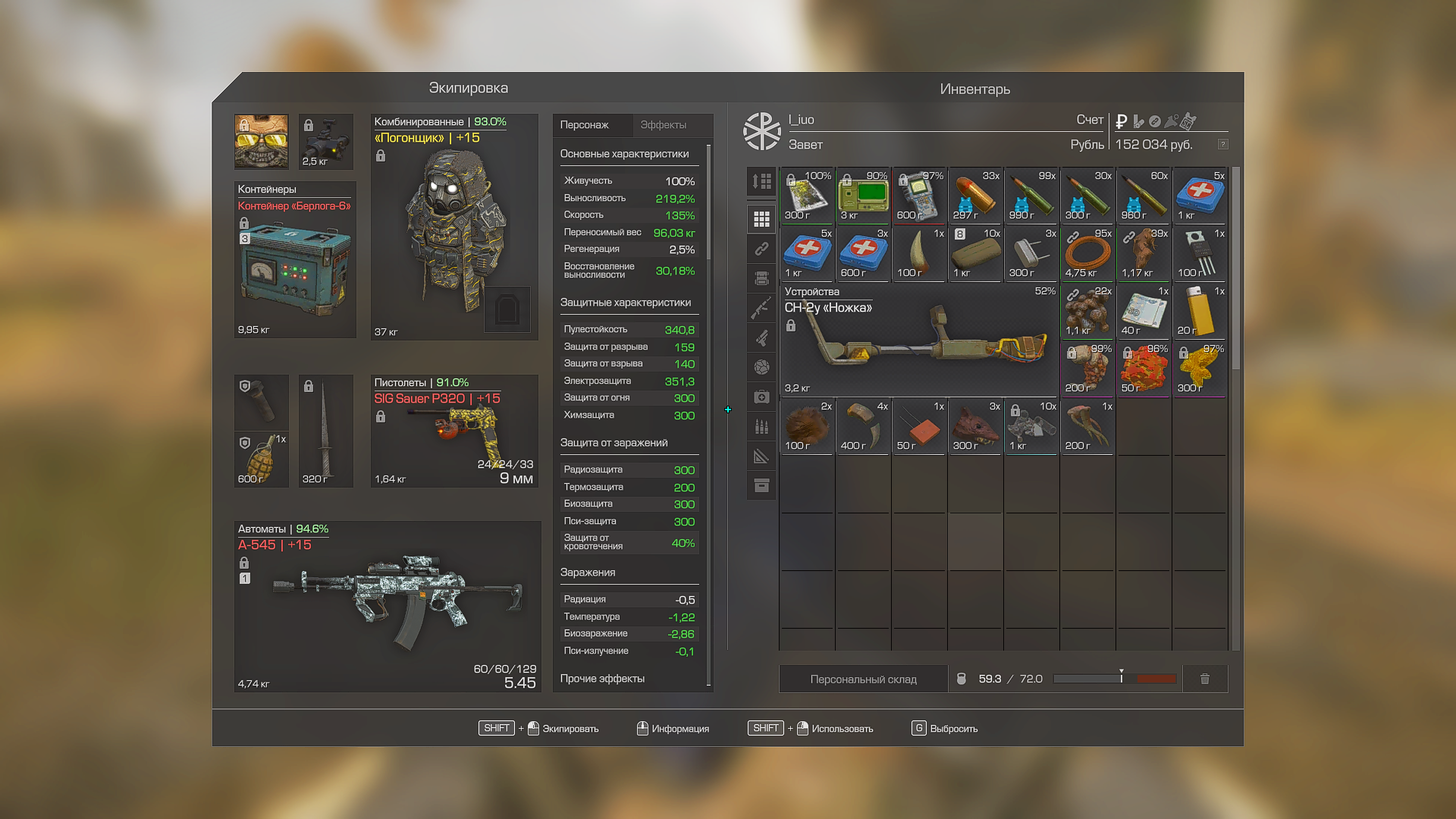Click the character portrait with yellow goggles
Viewport: 1456px width, 819px height.
[261, 142]
